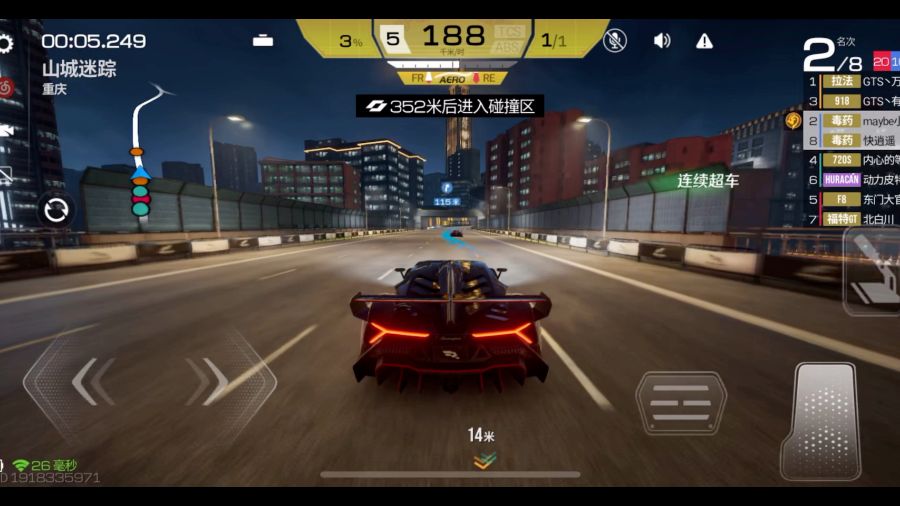Tap the circular reset arrows button
The height and width of the screenshot is (506, 900).
pos(56,210)
